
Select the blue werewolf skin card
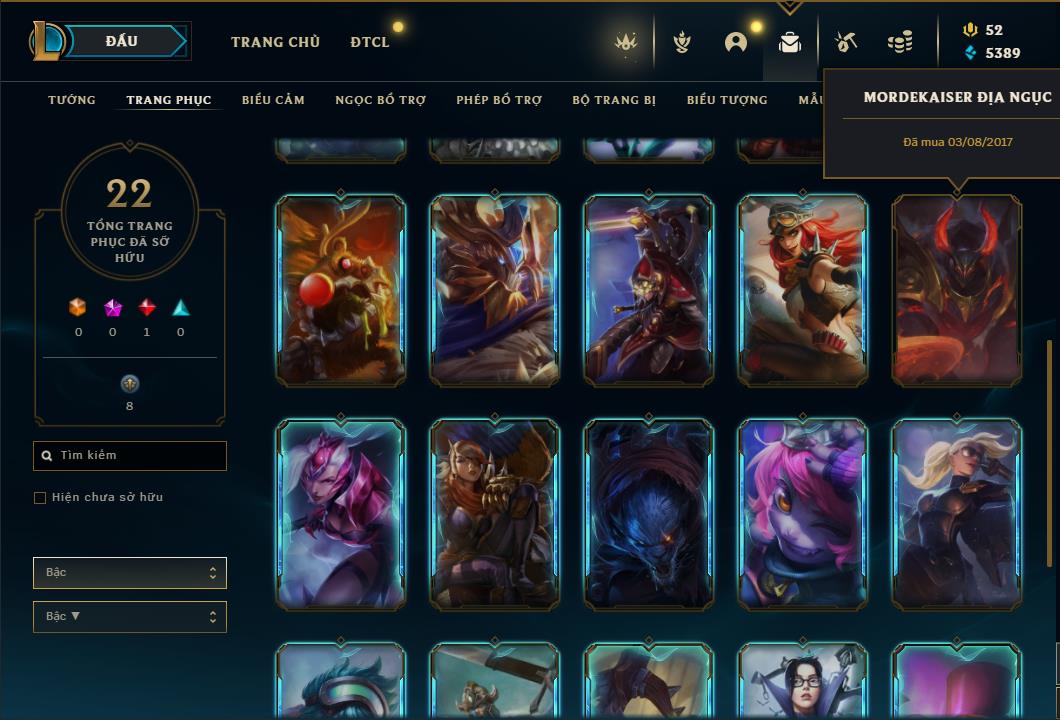(648, 513)
